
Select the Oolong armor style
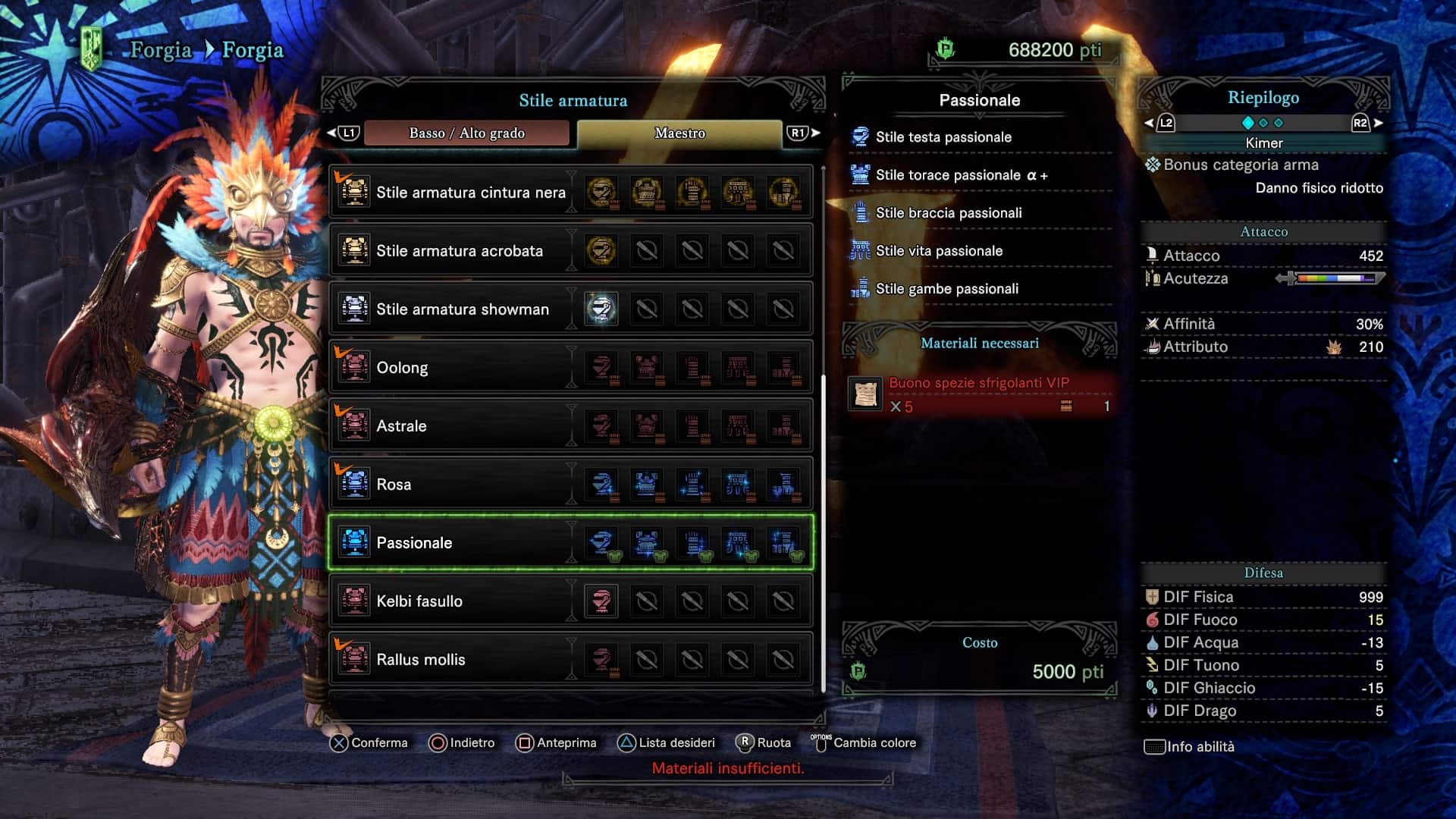[x=402, y=368]
